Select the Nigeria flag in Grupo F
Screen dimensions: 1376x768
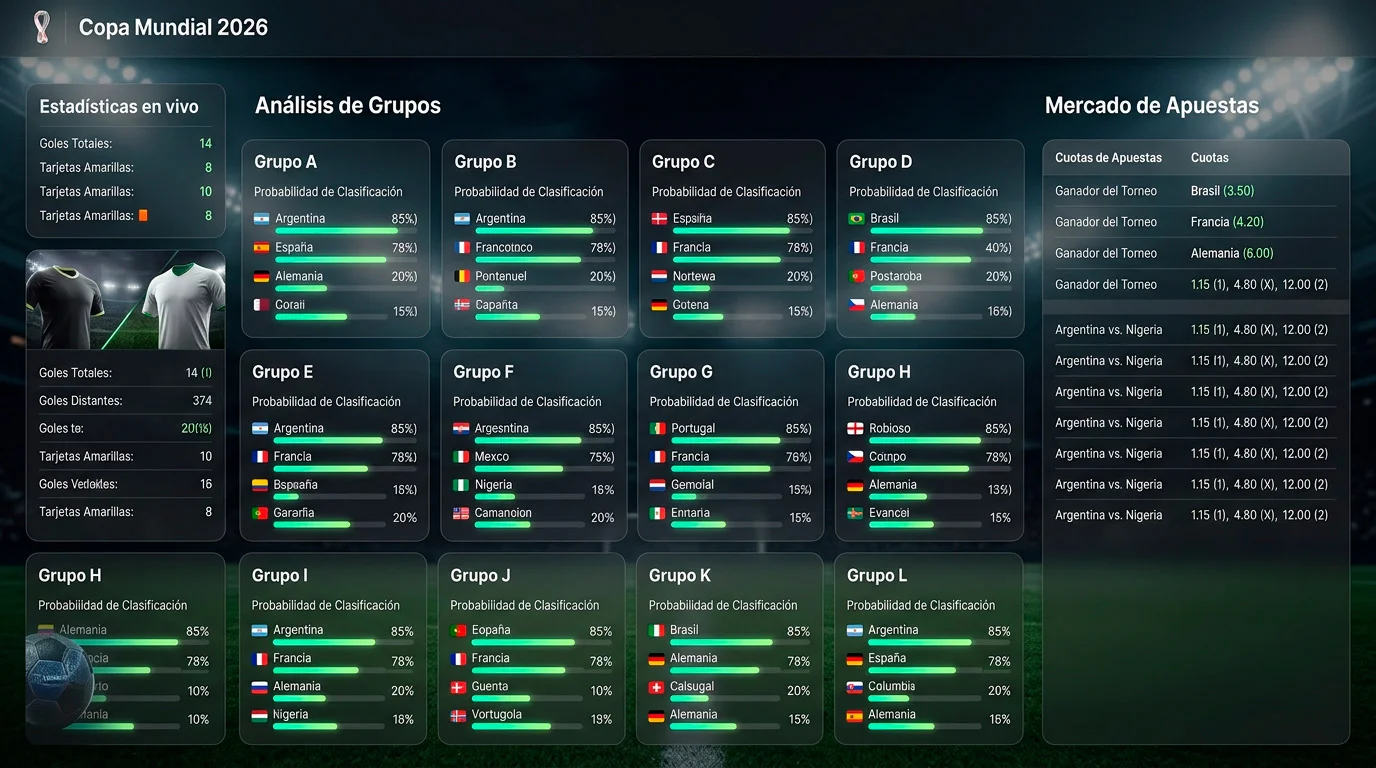pos(463,483)
